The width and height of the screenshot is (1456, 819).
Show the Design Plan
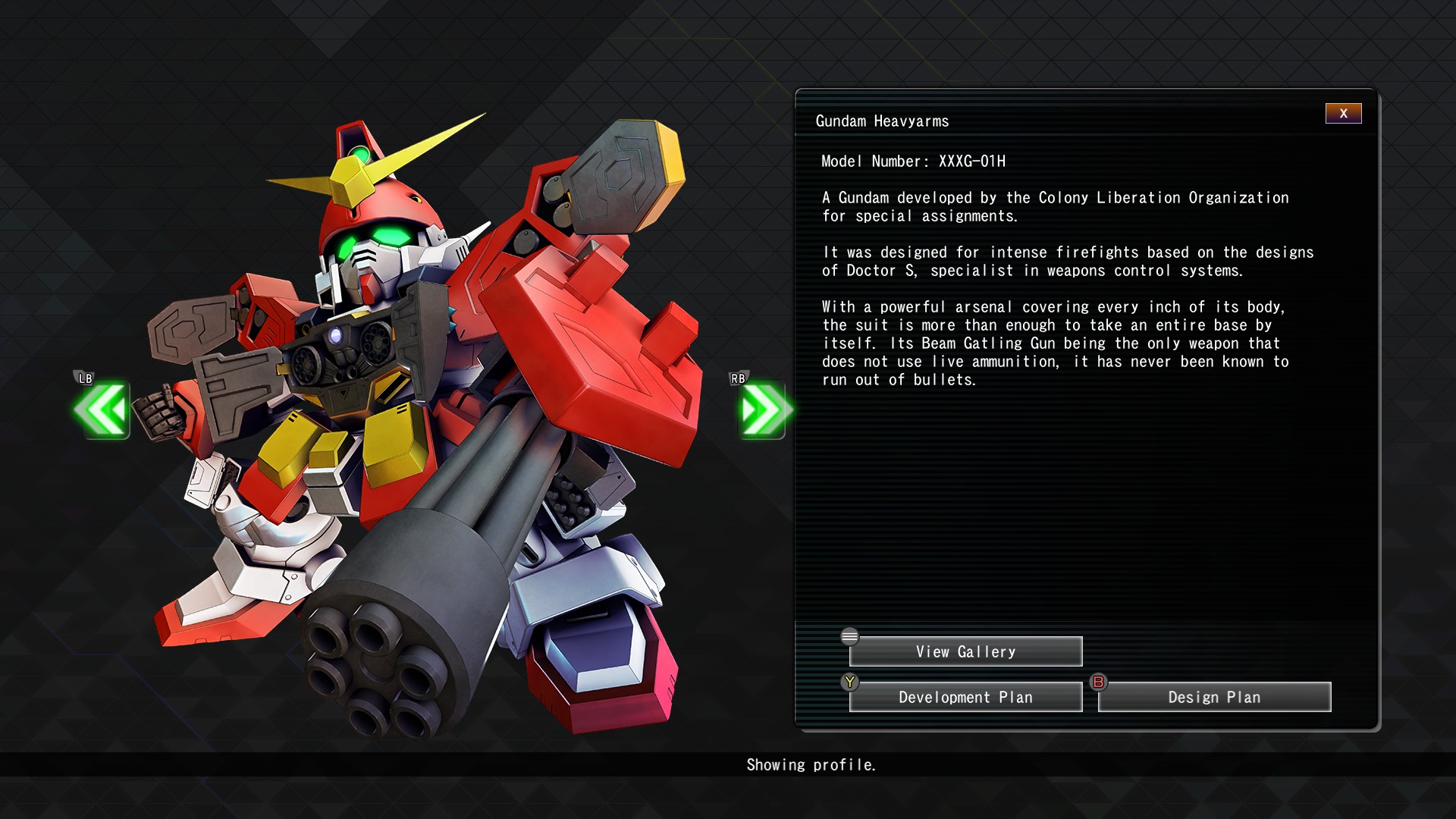[1214, 697]
